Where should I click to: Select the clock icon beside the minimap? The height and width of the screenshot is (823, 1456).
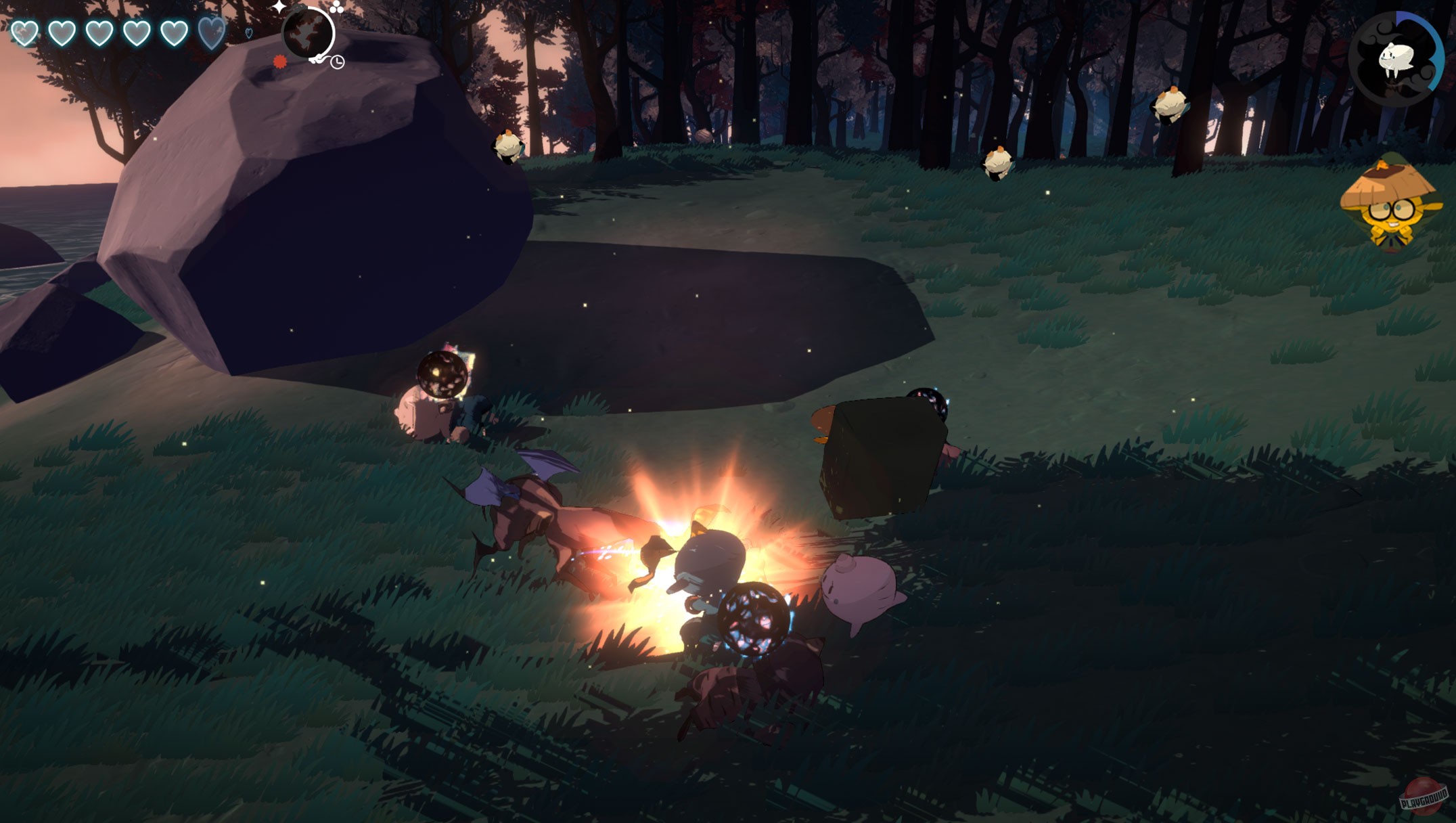tap(338, 63)
